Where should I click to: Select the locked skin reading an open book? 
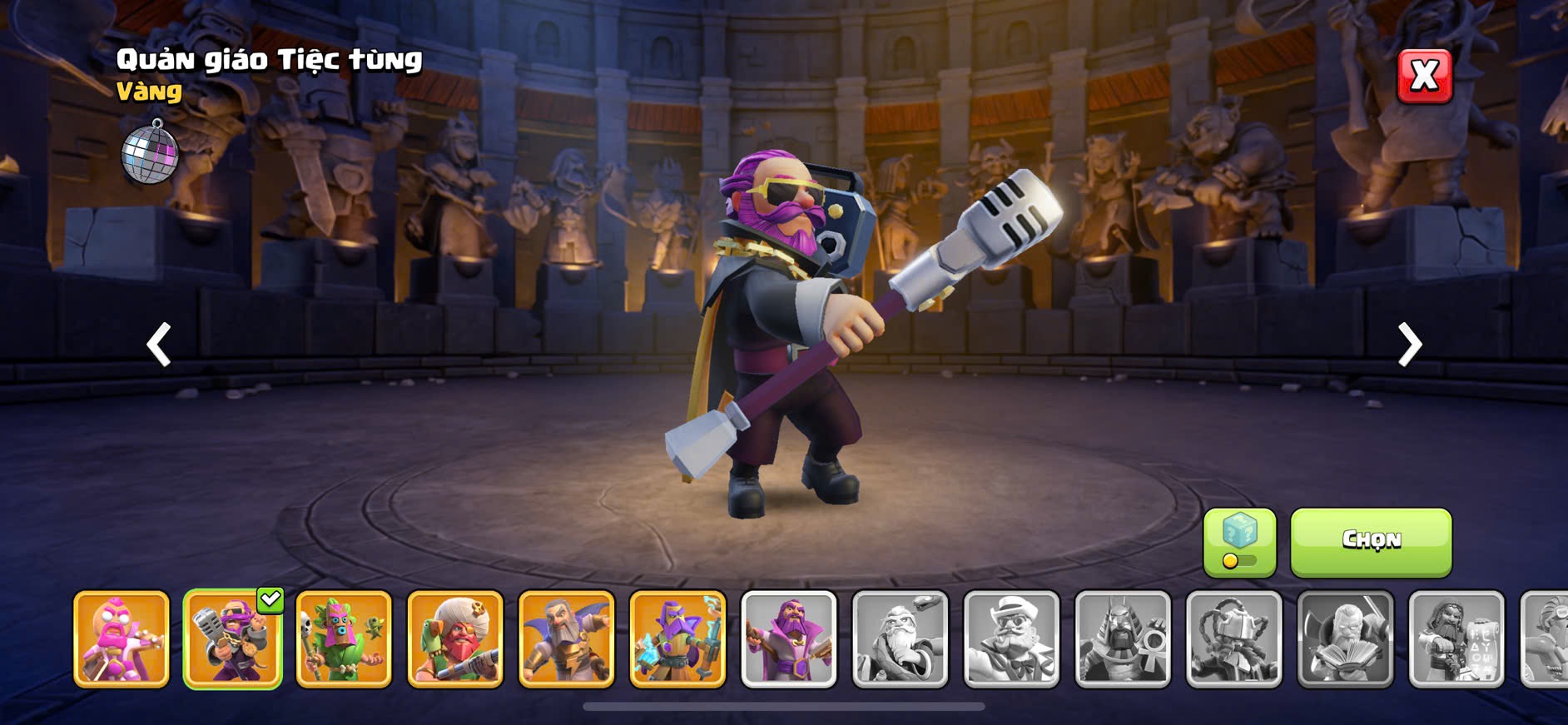tap(1345, 639)
